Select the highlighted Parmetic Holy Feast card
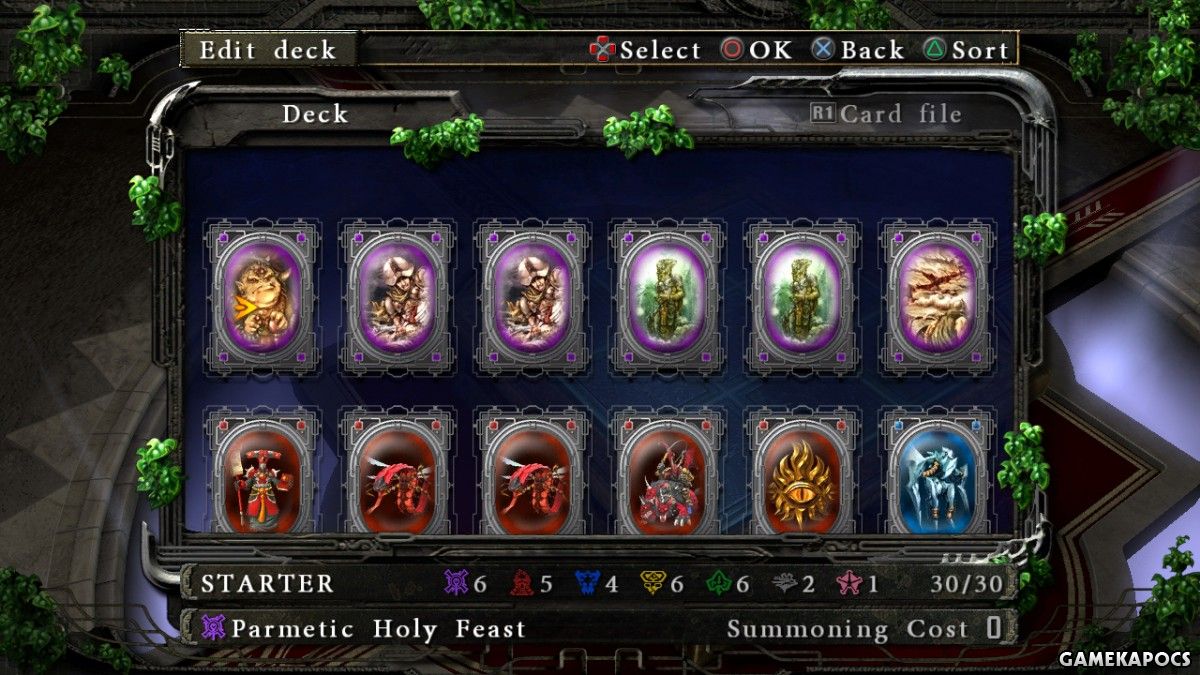Screen dimensions: 1200x675 (x=263, y=297)
